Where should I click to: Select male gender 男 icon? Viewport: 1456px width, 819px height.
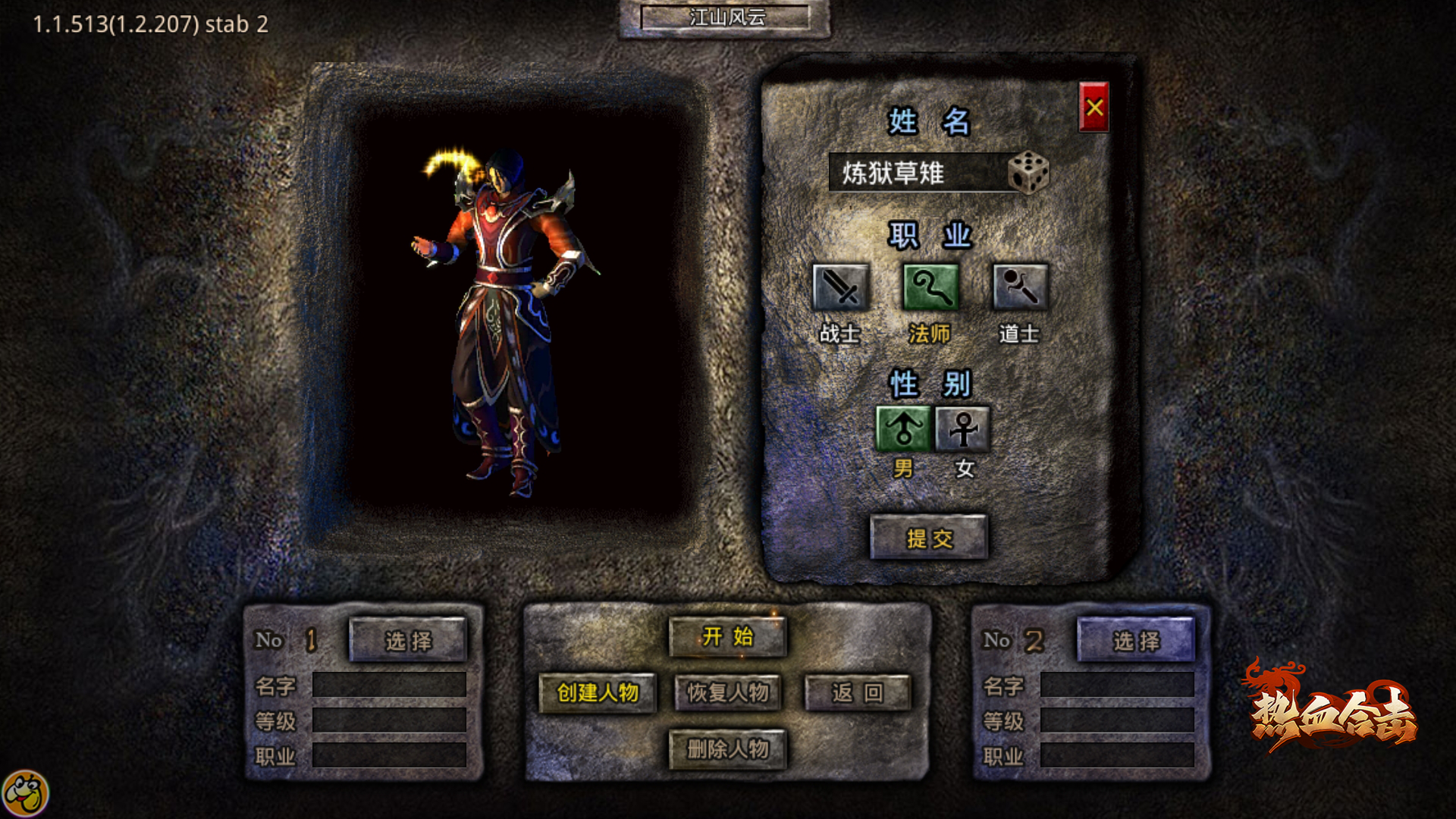tap(903, 429)
